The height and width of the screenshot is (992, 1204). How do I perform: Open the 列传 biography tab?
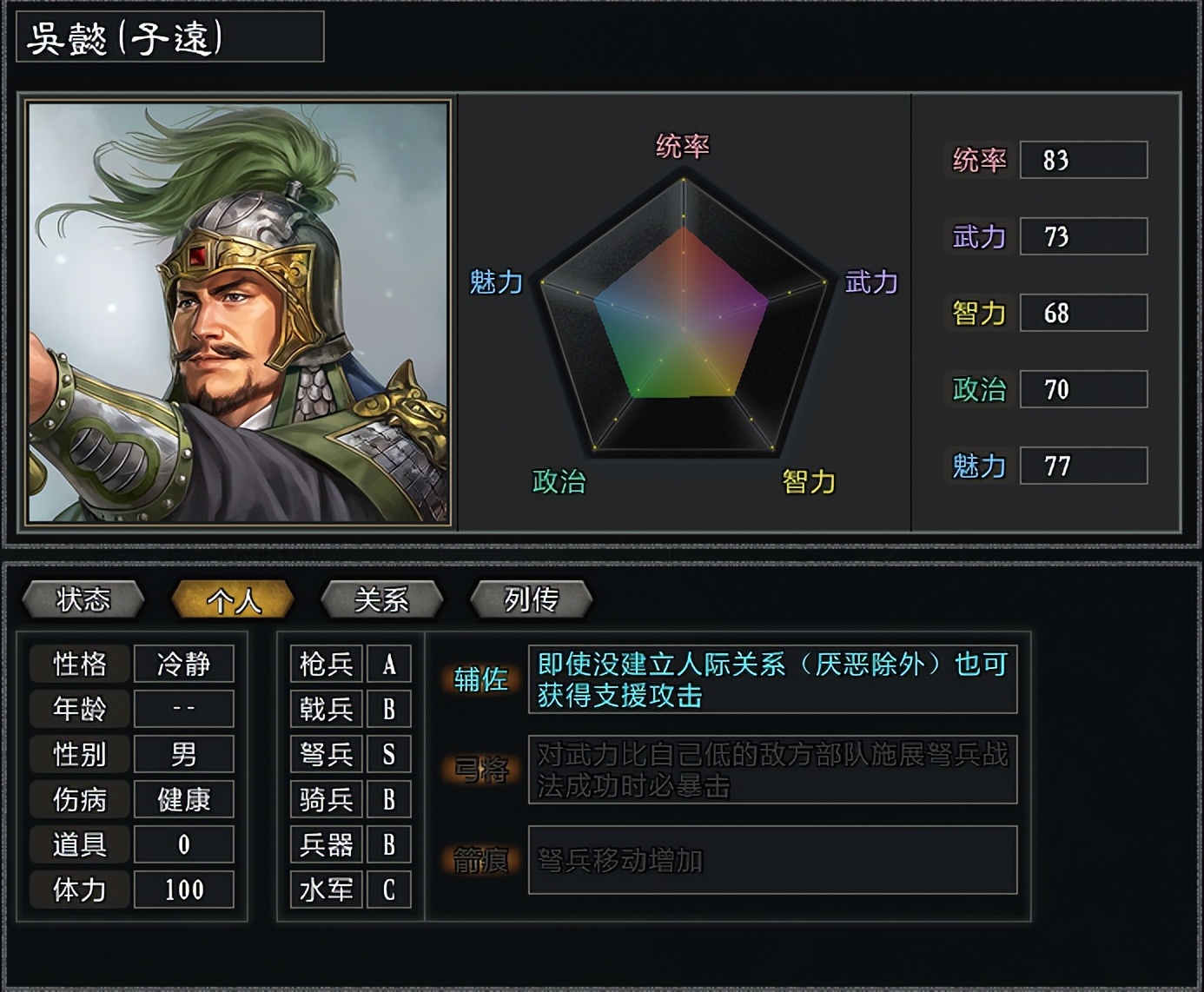530,599
